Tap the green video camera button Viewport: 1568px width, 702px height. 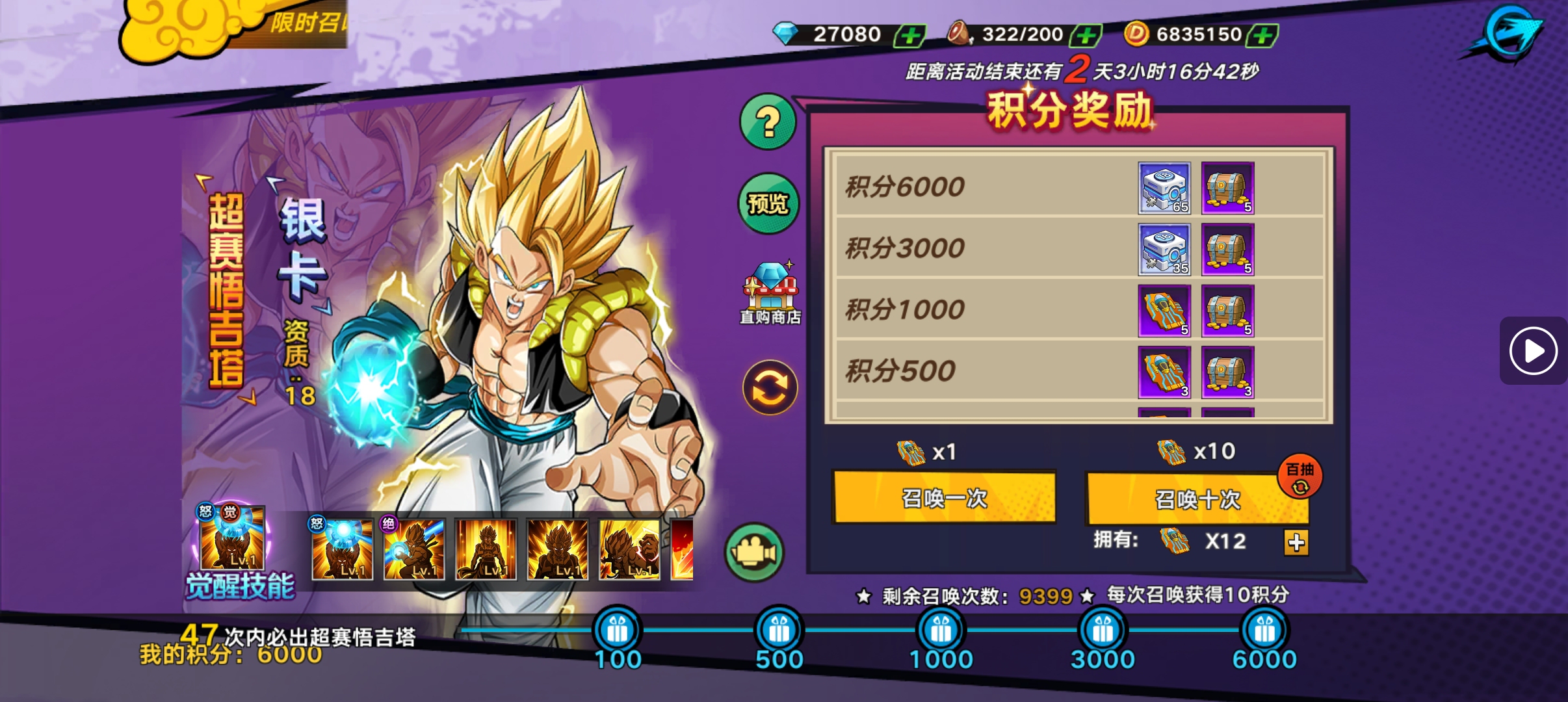tap(754, 552)
